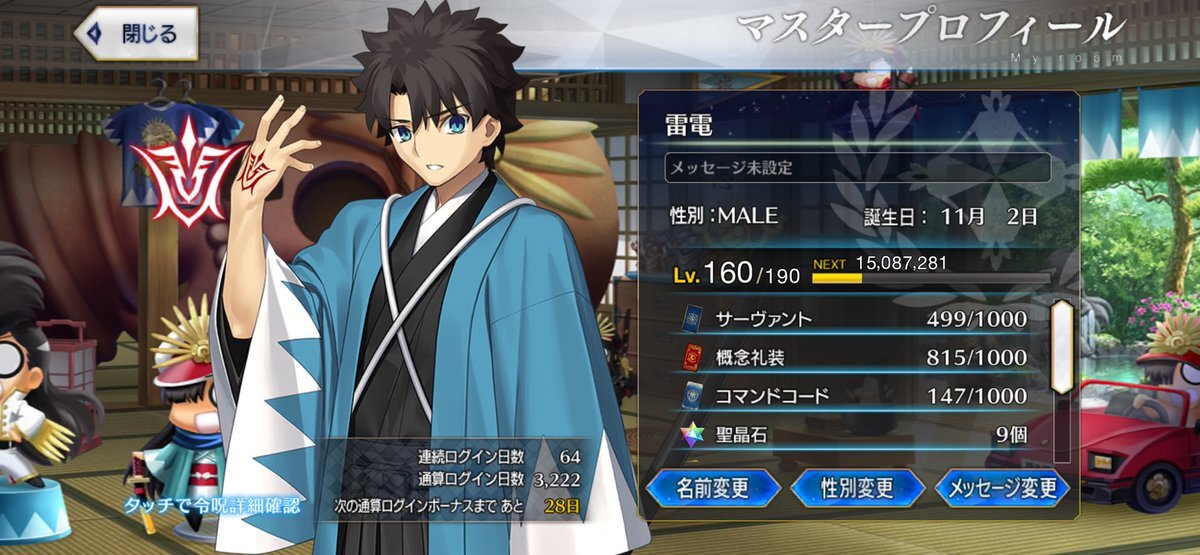This screenshot has height=555, width=1200.
Task: Click the メッセージ未設定 message field
Action: pos(857,167)
